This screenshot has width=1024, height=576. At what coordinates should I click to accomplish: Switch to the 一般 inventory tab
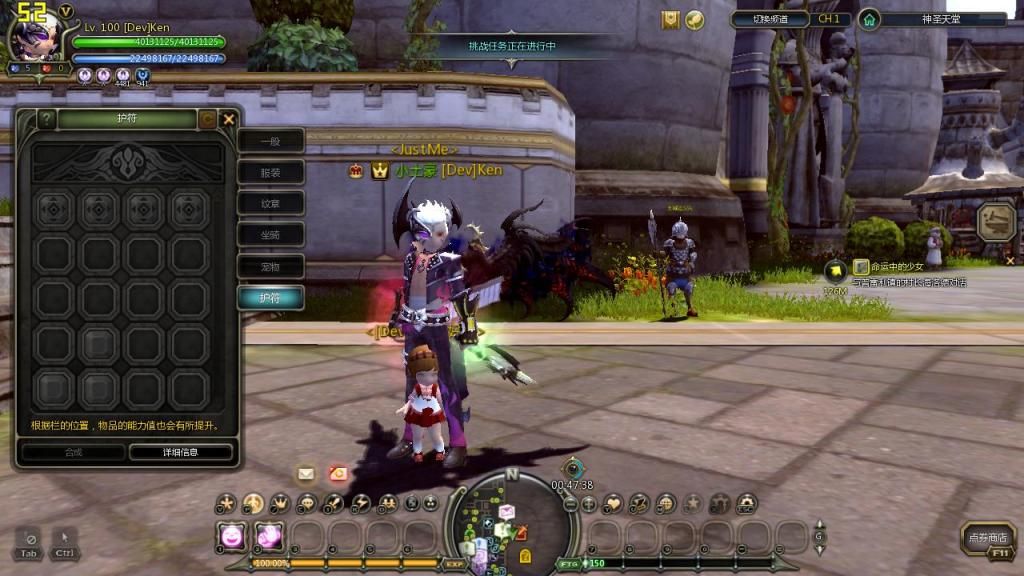tap(270, 141)
